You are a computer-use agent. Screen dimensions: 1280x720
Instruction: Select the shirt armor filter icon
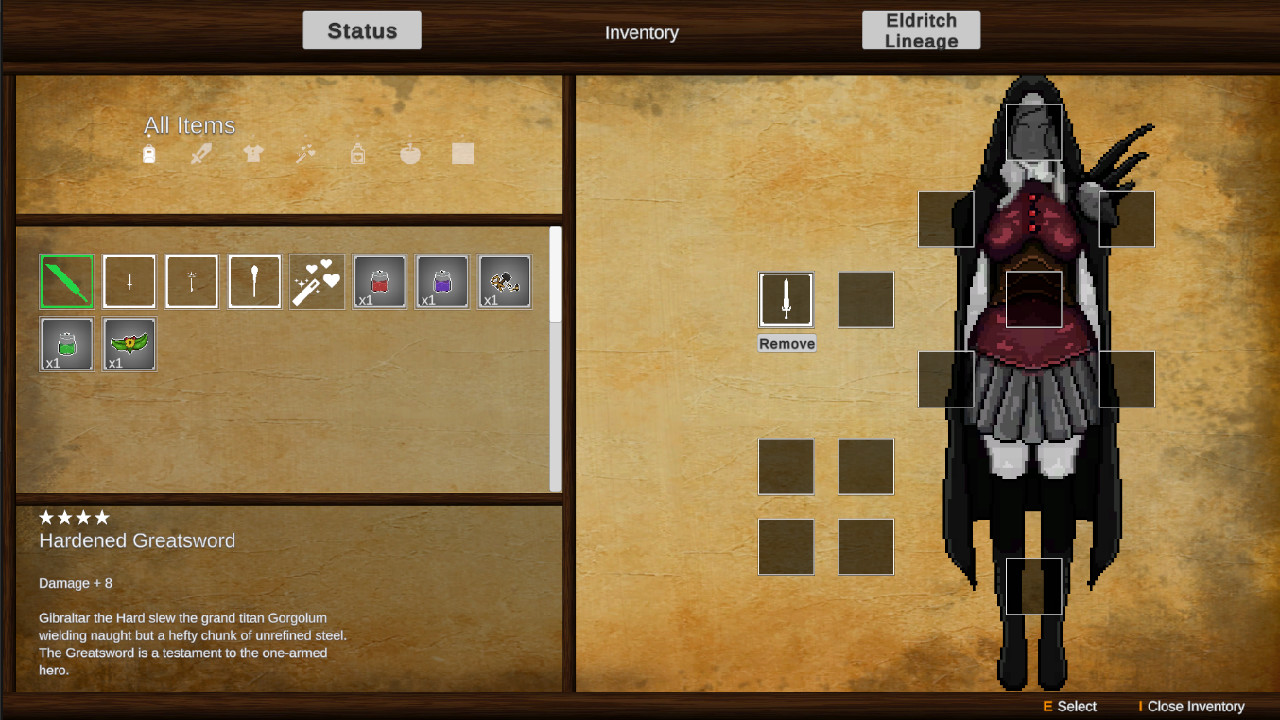click(252, 153)
